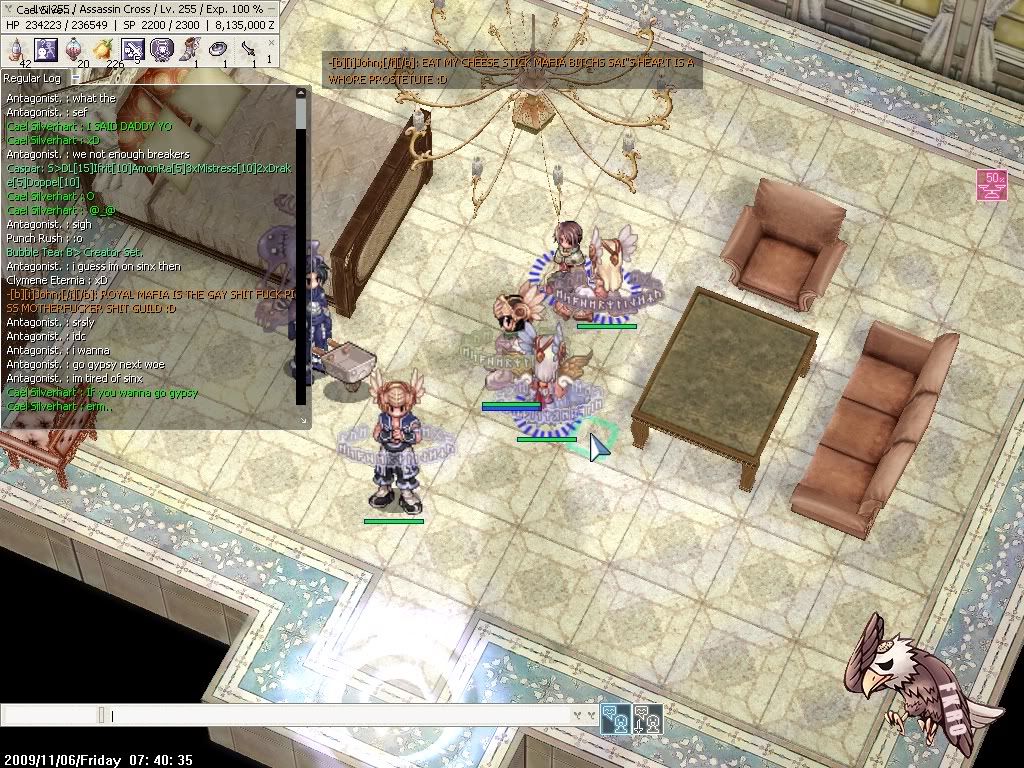Close the hotkey bar with its X
The image size is (1024, 768).
click(x=269, y=43)
